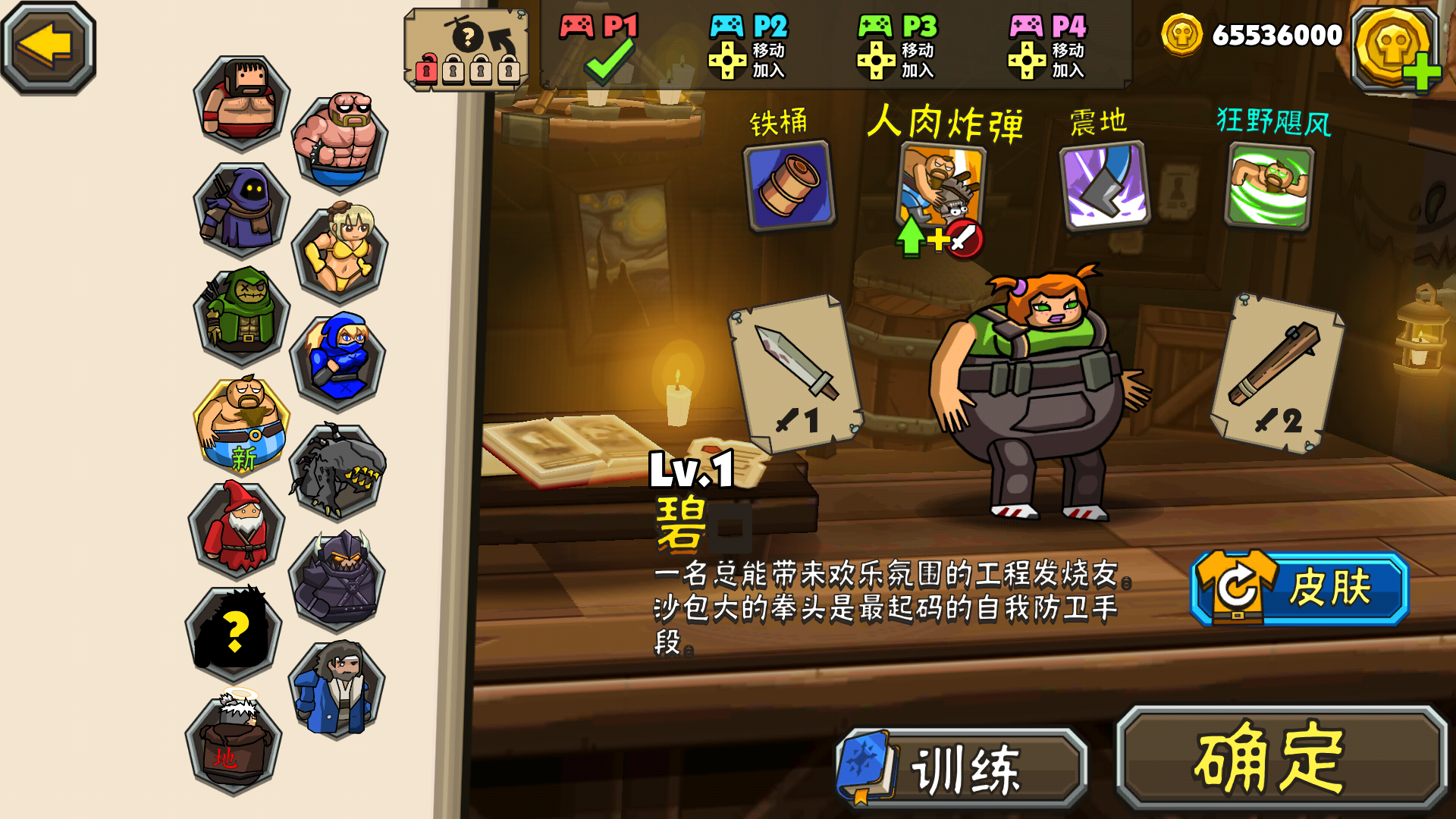The height and width of the screenshot is (819, 1456).
Task: Choose the green hooded archer character
Action: coord(241,315)
